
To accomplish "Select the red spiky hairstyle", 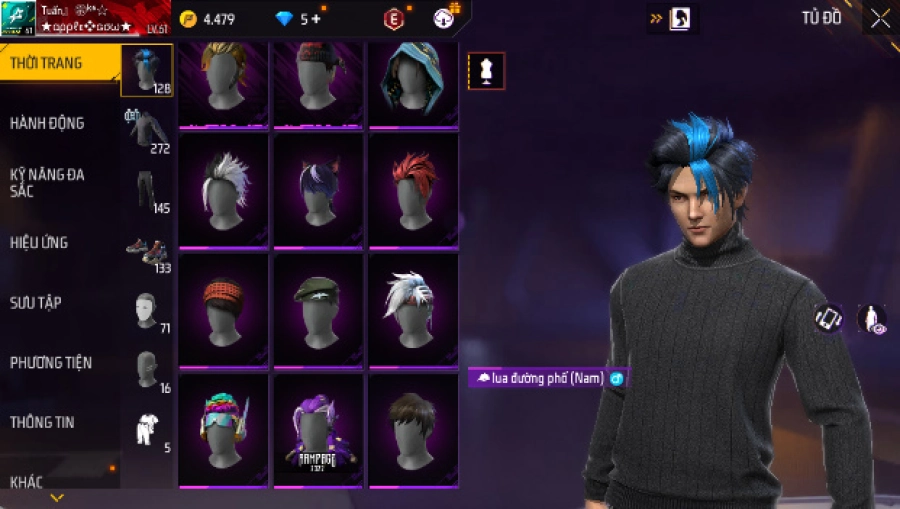I will (413, 189).
